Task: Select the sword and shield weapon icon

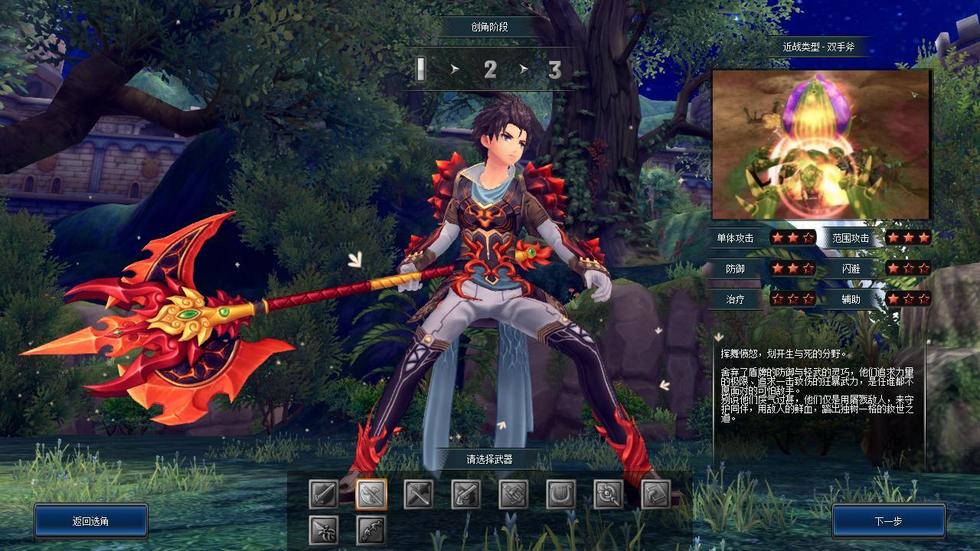Action: pos(324,493)
